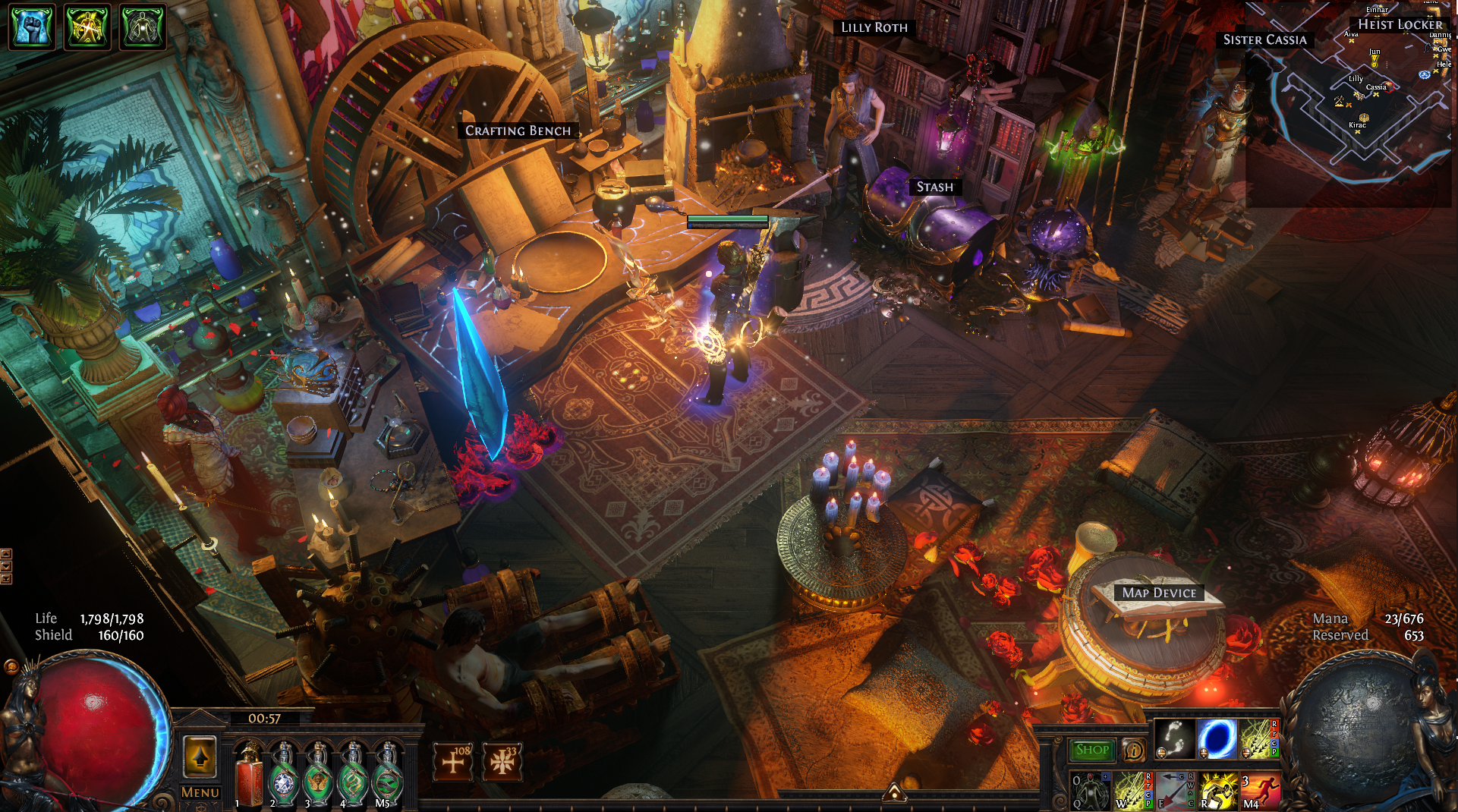
Task: Use the red life flask
Action: (x=248, y=776)
